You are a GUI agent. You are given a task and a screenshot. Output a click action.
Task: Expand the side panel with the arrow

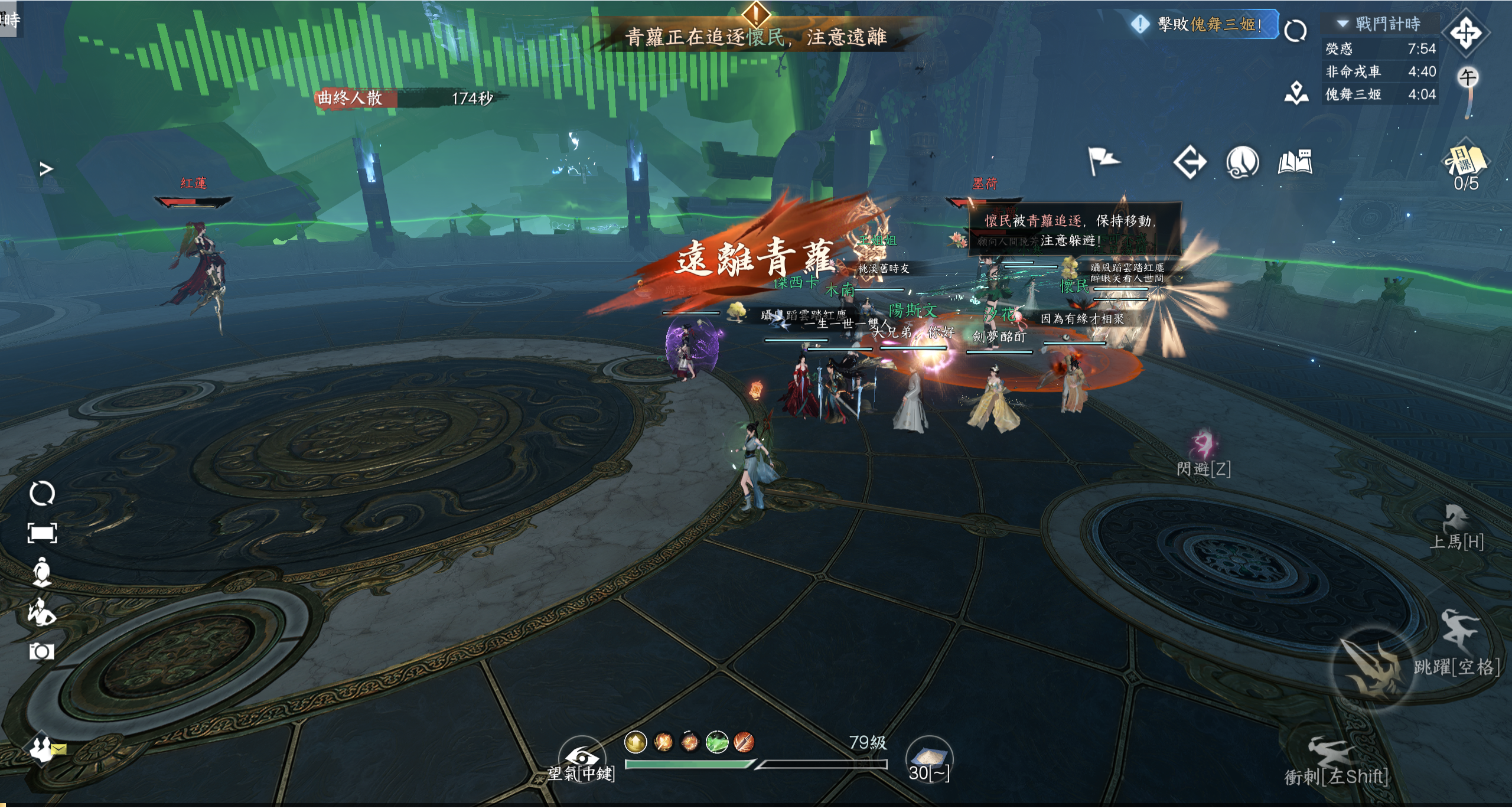[x=46, y=169]
